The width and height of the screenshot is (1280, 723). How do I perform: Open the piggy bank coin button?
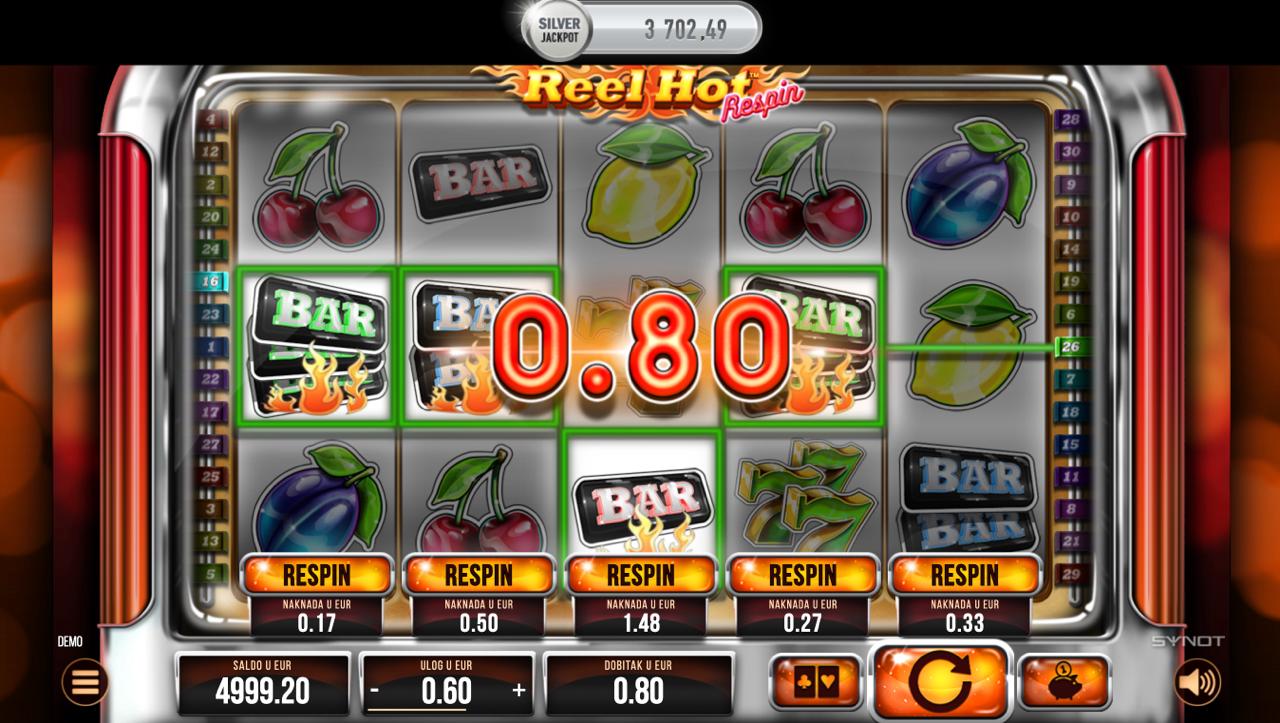(1064, 682)
